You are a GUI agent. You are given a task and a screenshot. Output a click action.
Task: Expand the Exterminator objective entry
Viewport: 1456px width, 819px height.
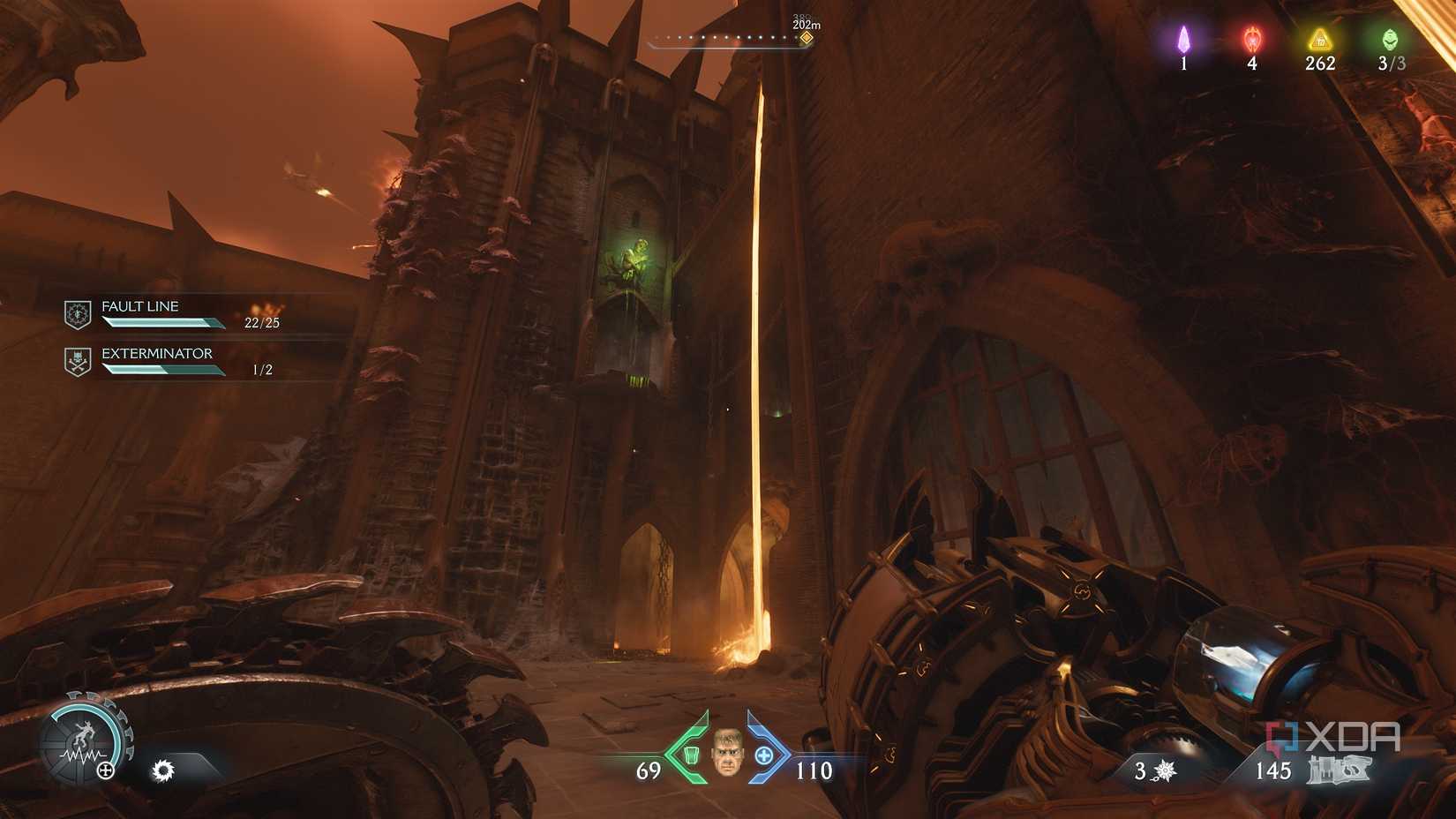pyautogui.click(x=155, y=353)
